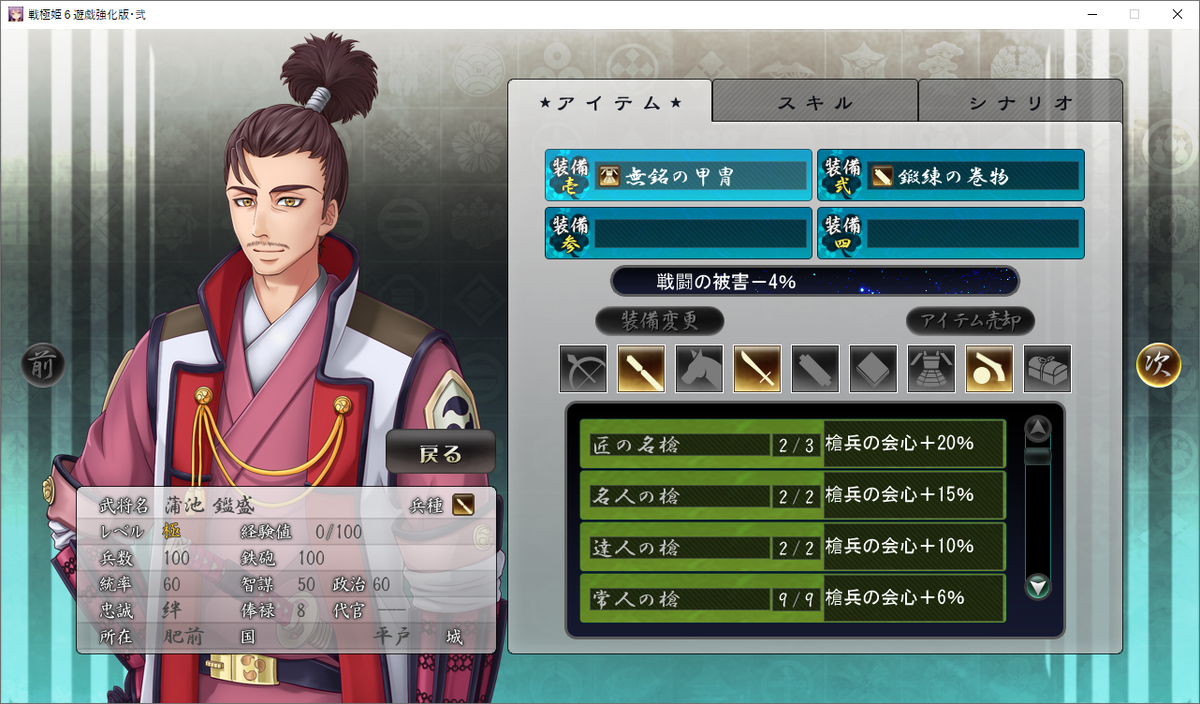Click the 装備変更 button
This screenshot has width=1200, height=704.
pyautogui.click(x=659, y=321)
